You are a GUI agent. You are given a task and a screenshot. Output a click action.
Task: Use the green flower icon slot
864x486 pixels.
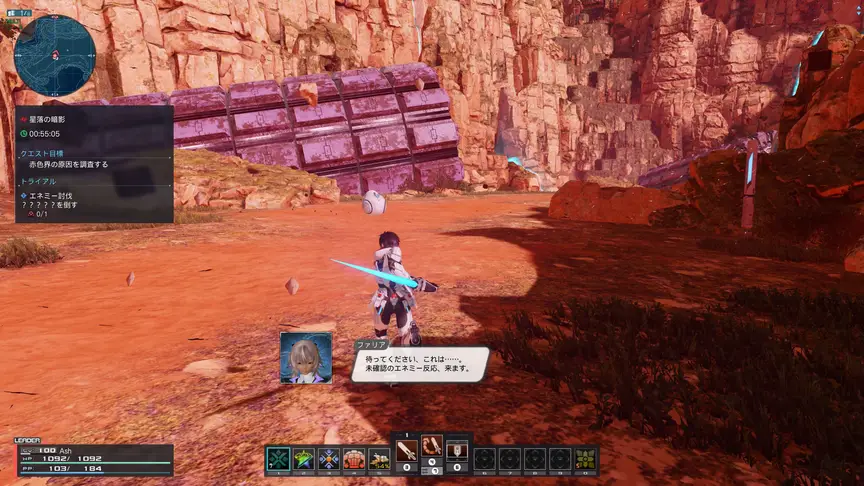(585, 459)
